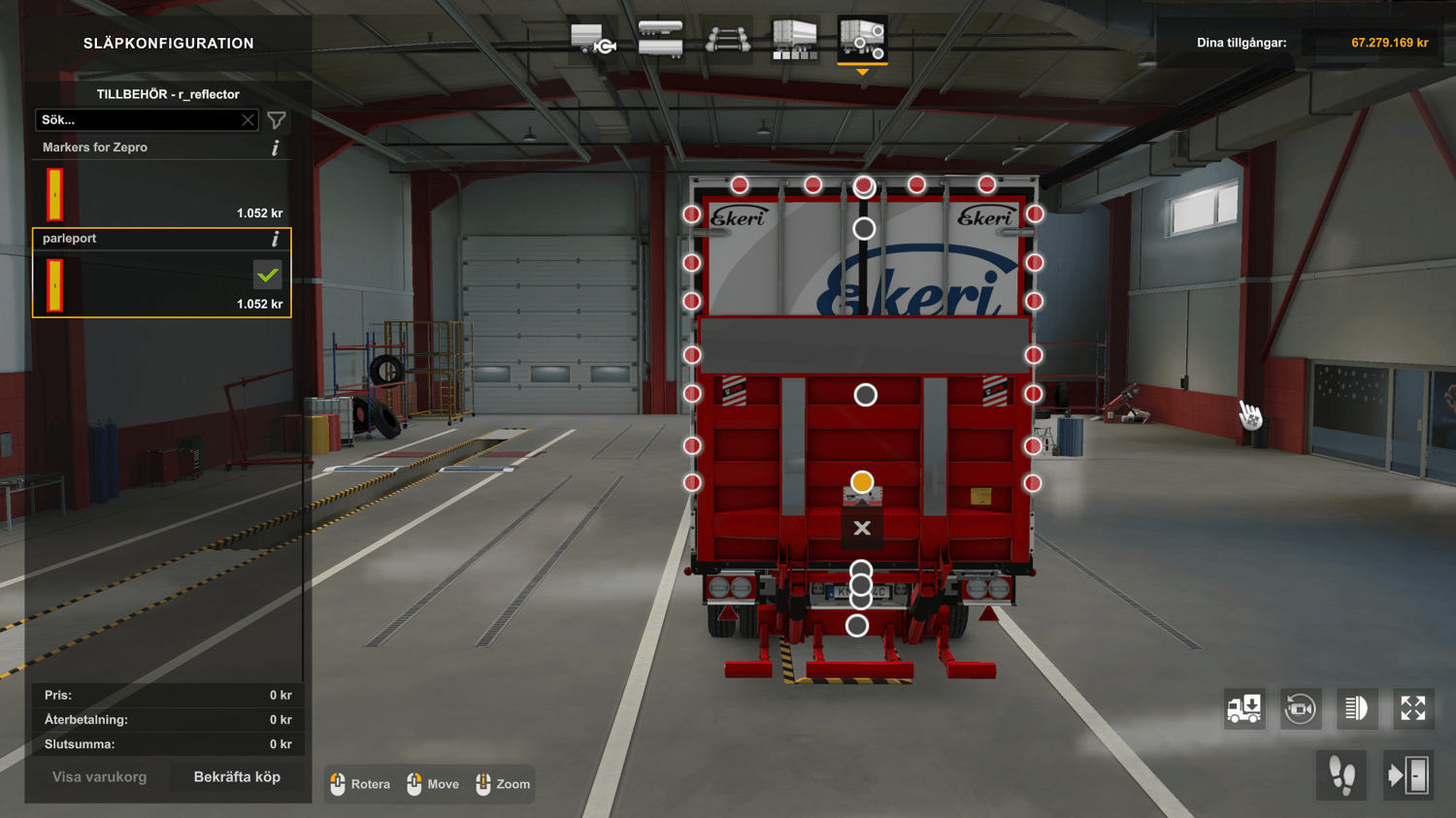Reset the camera view
The image size is (1456, 818).
click(x=1300, y=709)
